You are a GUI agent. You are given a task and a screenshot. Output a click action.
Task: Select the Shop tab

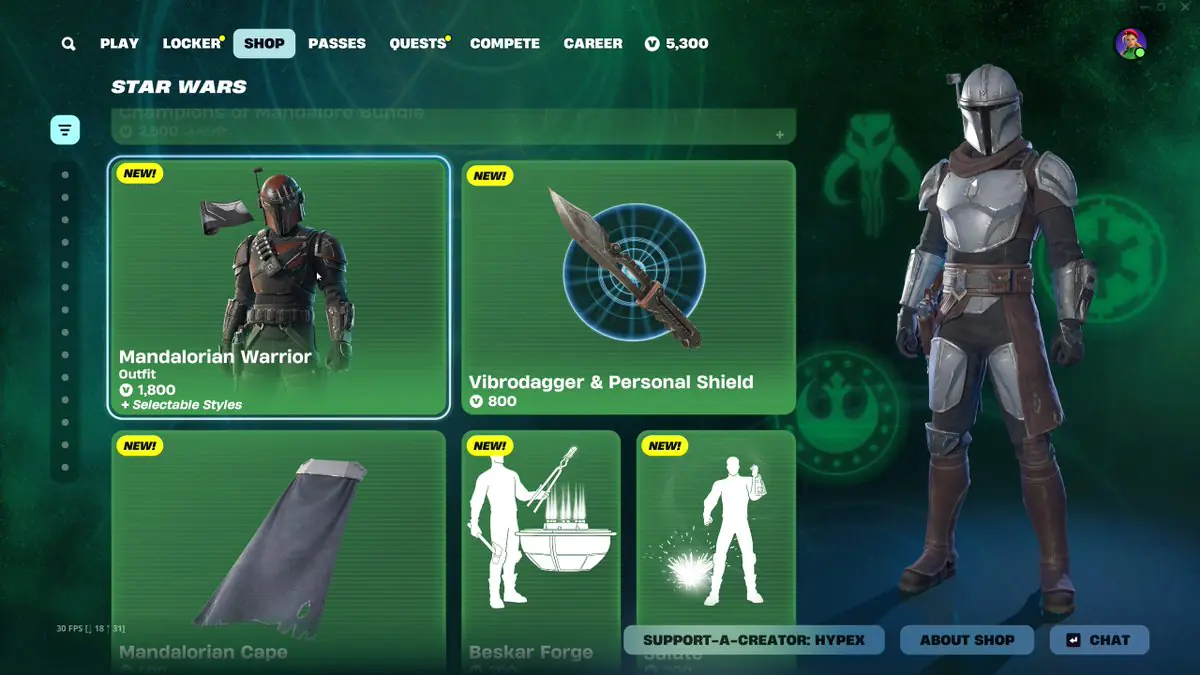coord(264,44)
